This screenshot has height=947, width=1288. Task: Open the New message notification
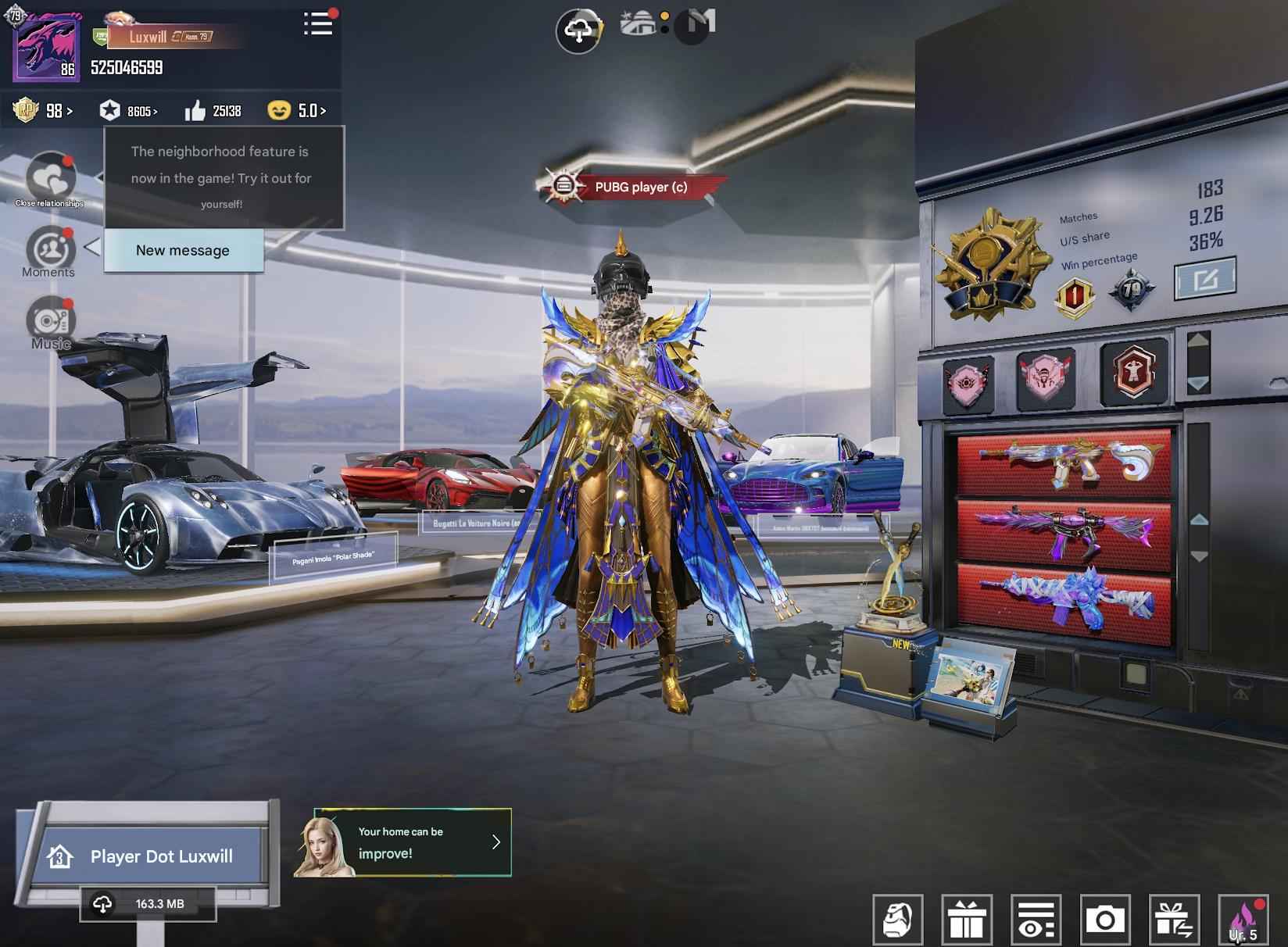point(183,250)
